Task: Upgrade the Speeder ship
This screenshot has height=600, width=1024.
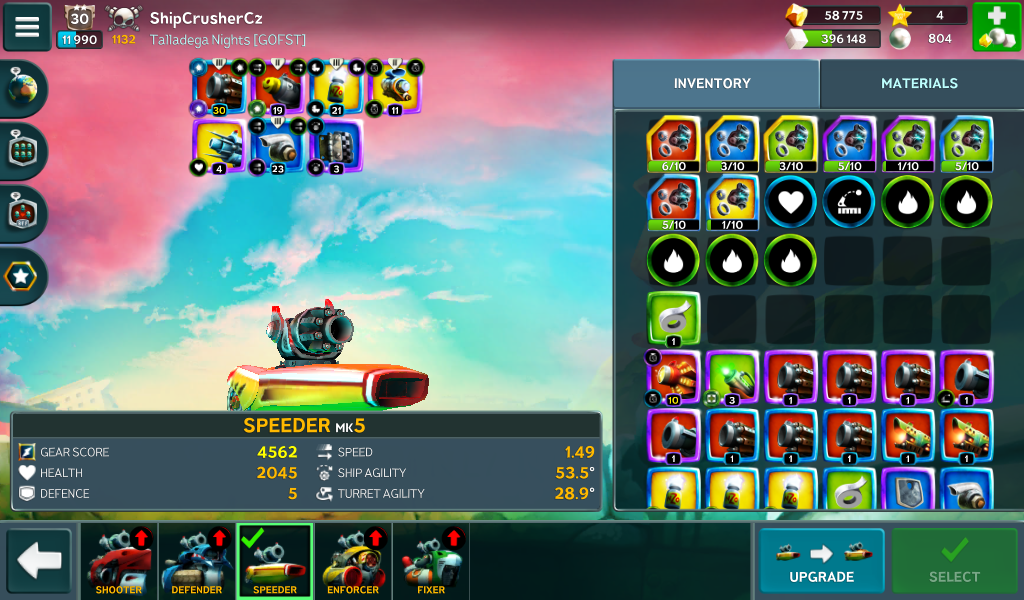Action: 821,560
